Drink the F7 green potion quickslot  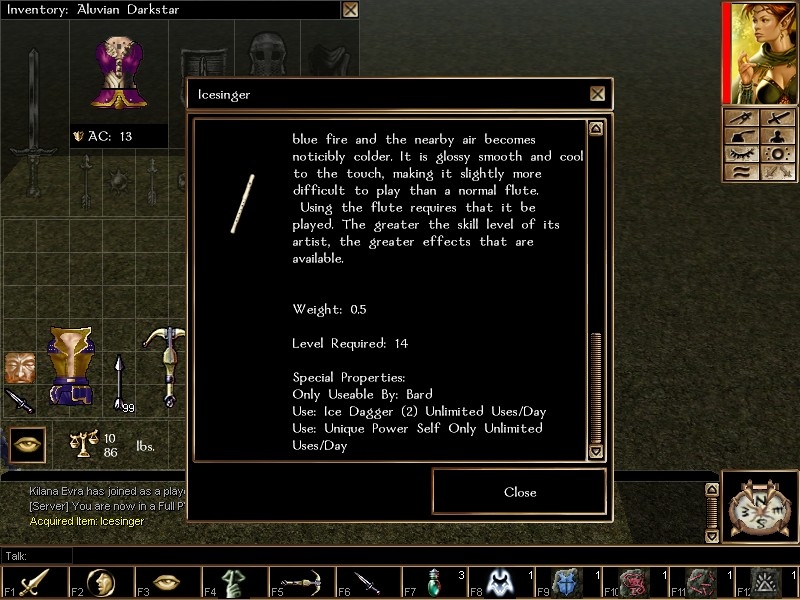coord(434,582)
